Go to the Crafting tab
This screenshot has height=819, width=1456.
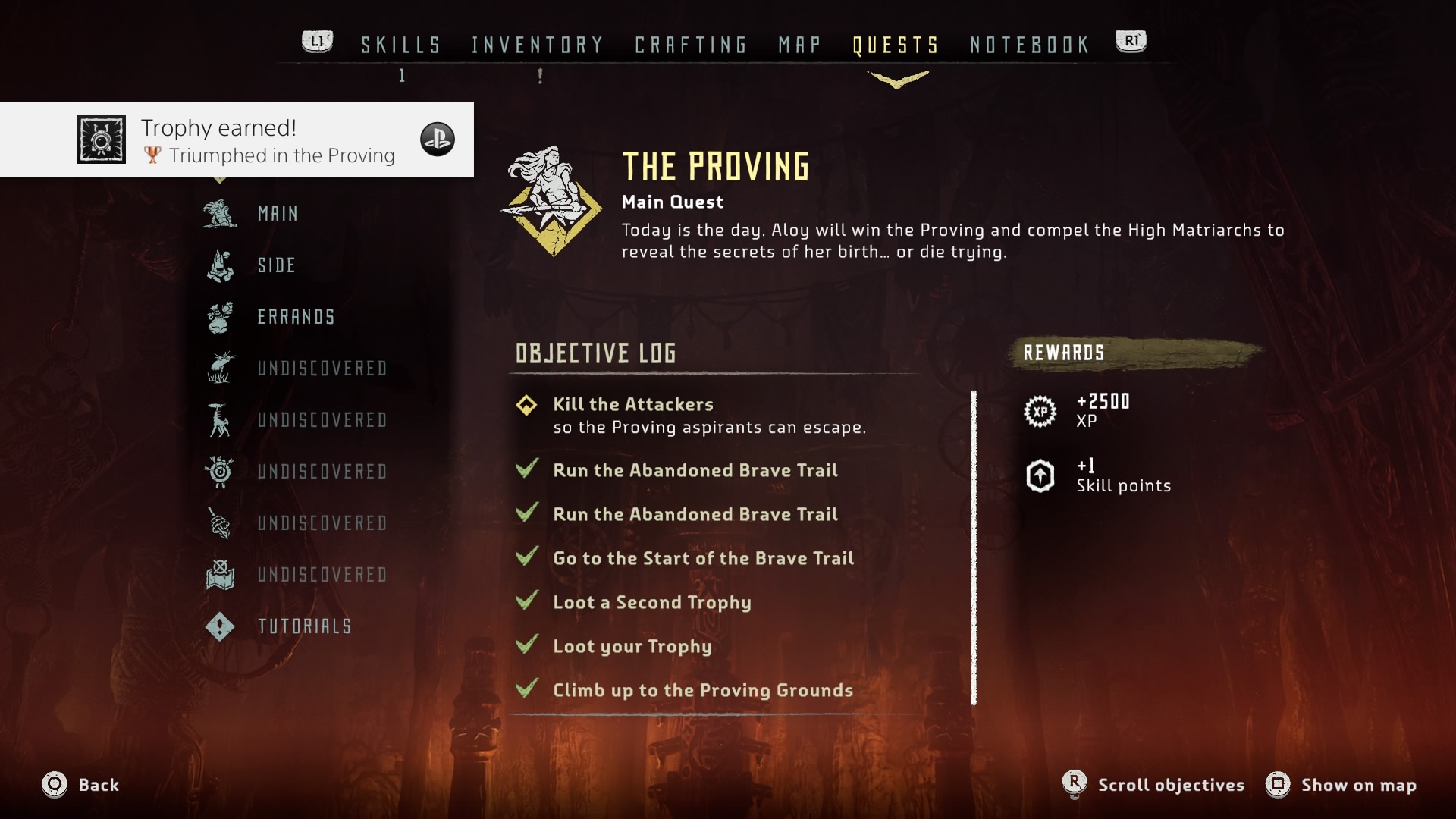[691, 45]
